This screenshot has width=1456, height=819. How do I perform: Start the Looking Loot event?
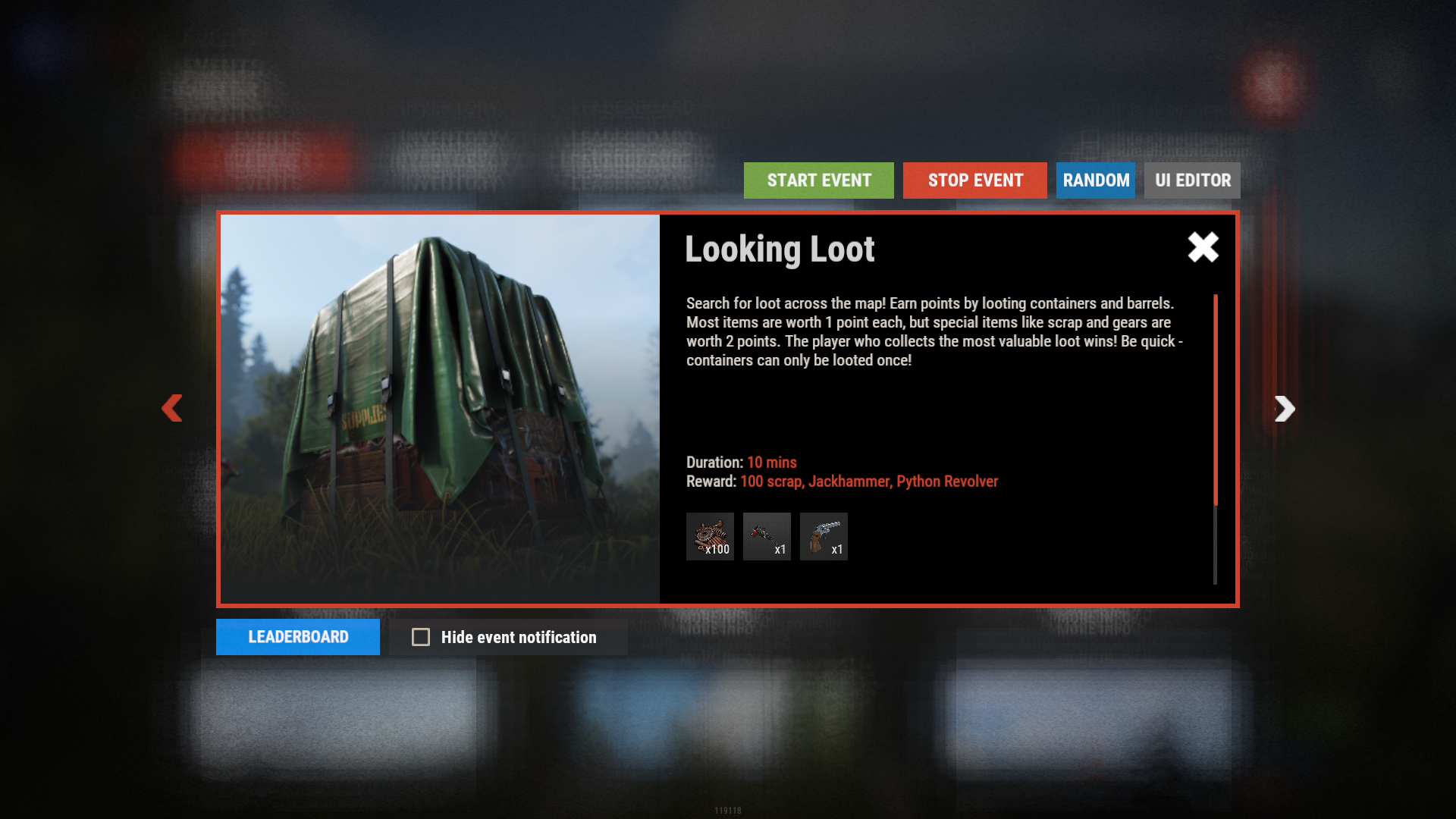pos(818,180)
